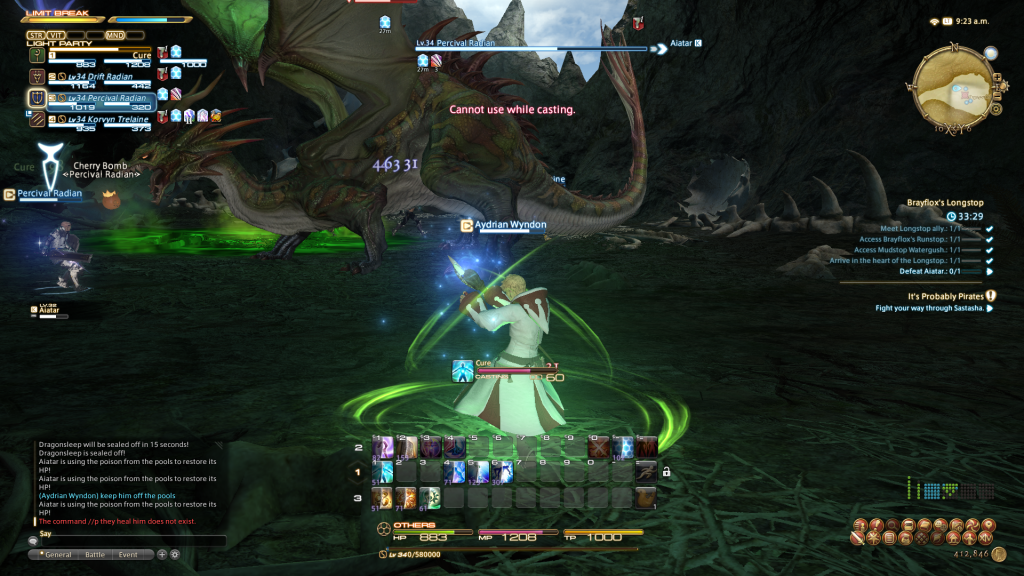Switch to the Battle chat tab
The image size is (1024, 576).
click(x=95, y=554)
